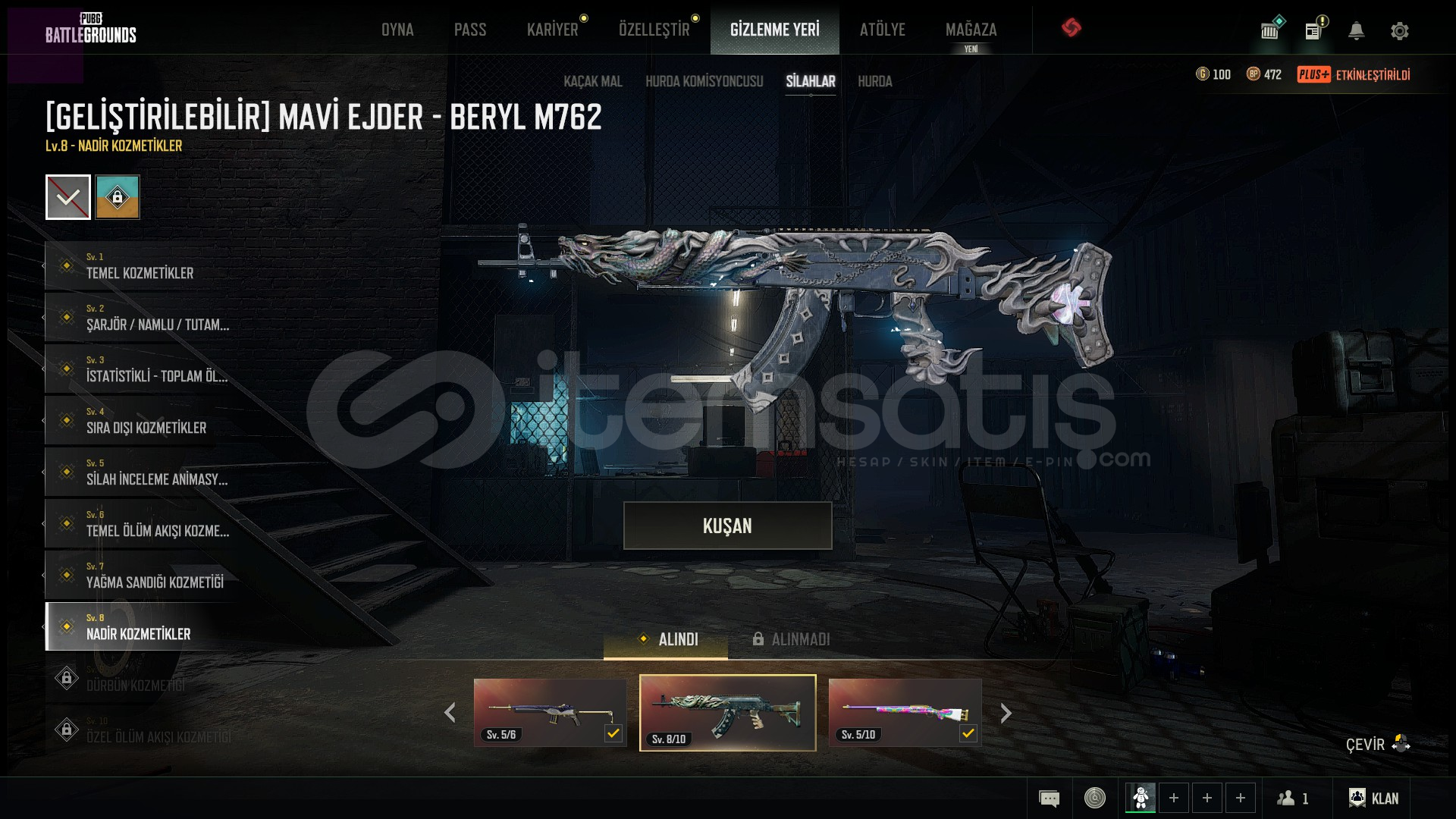The height and width of the screenshot is (819, 1456).
Task: Select the Sv. 5/6 weapon thumbnail
Action: click(x=550, y=712)
